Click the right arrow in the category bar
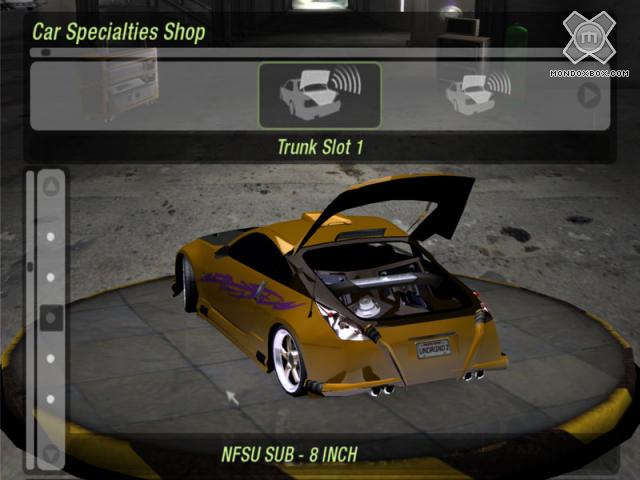 pyautogui.click(x=589, y=95)
